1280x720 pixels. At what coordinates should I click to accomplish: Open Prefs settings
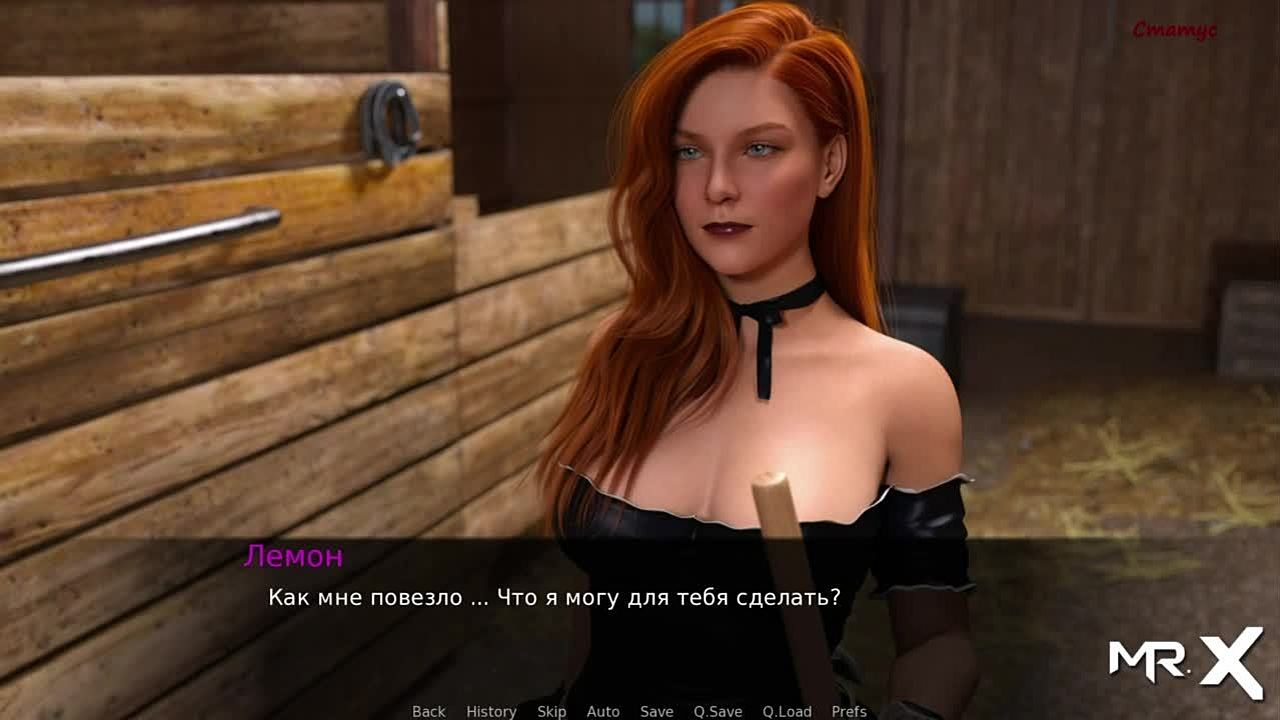849,711
